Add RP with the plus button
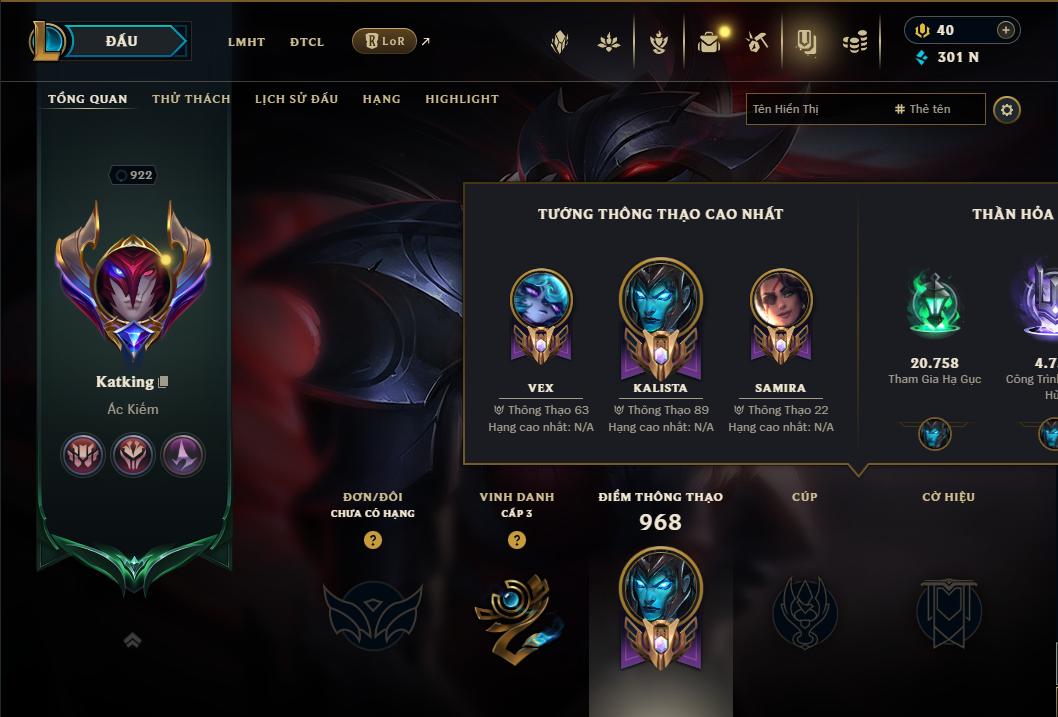Viewport: 1058px width, 717px height. tap(1005, 30)
